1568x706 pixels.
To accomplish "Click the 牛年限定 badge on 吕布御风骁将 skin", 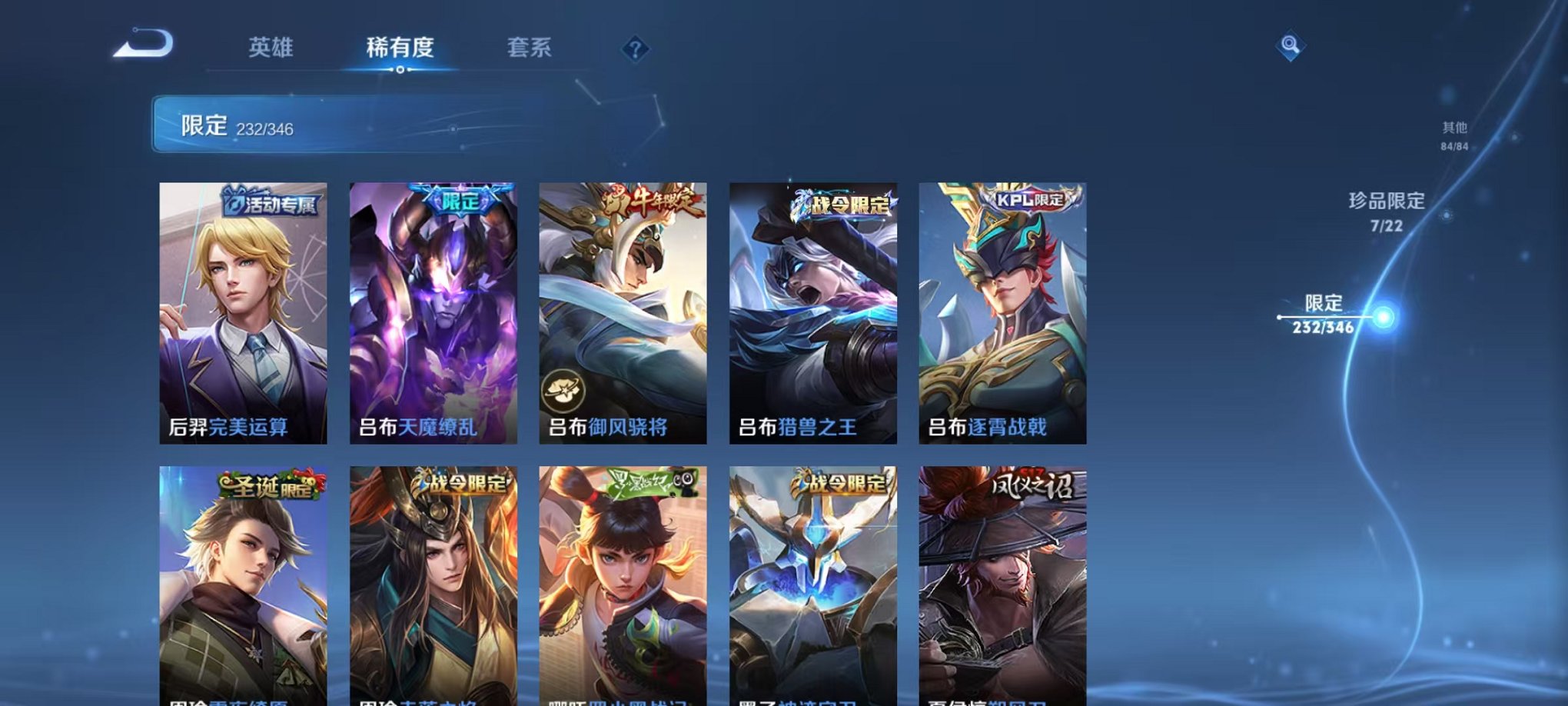I will pyautogui.click(x=652, y=200).
